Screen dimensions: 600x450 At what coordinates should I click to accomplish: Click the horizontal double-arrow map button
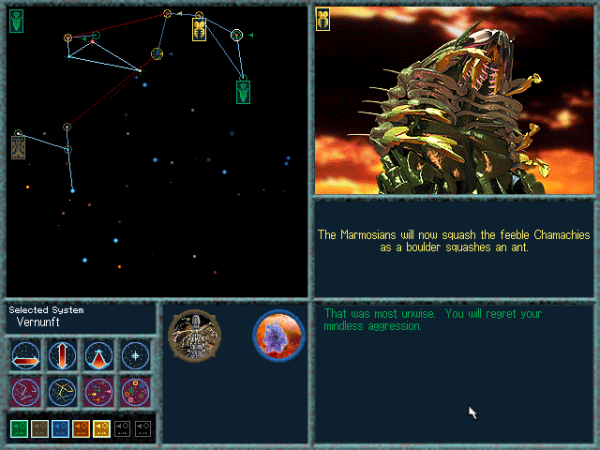[x=27, y=355]
